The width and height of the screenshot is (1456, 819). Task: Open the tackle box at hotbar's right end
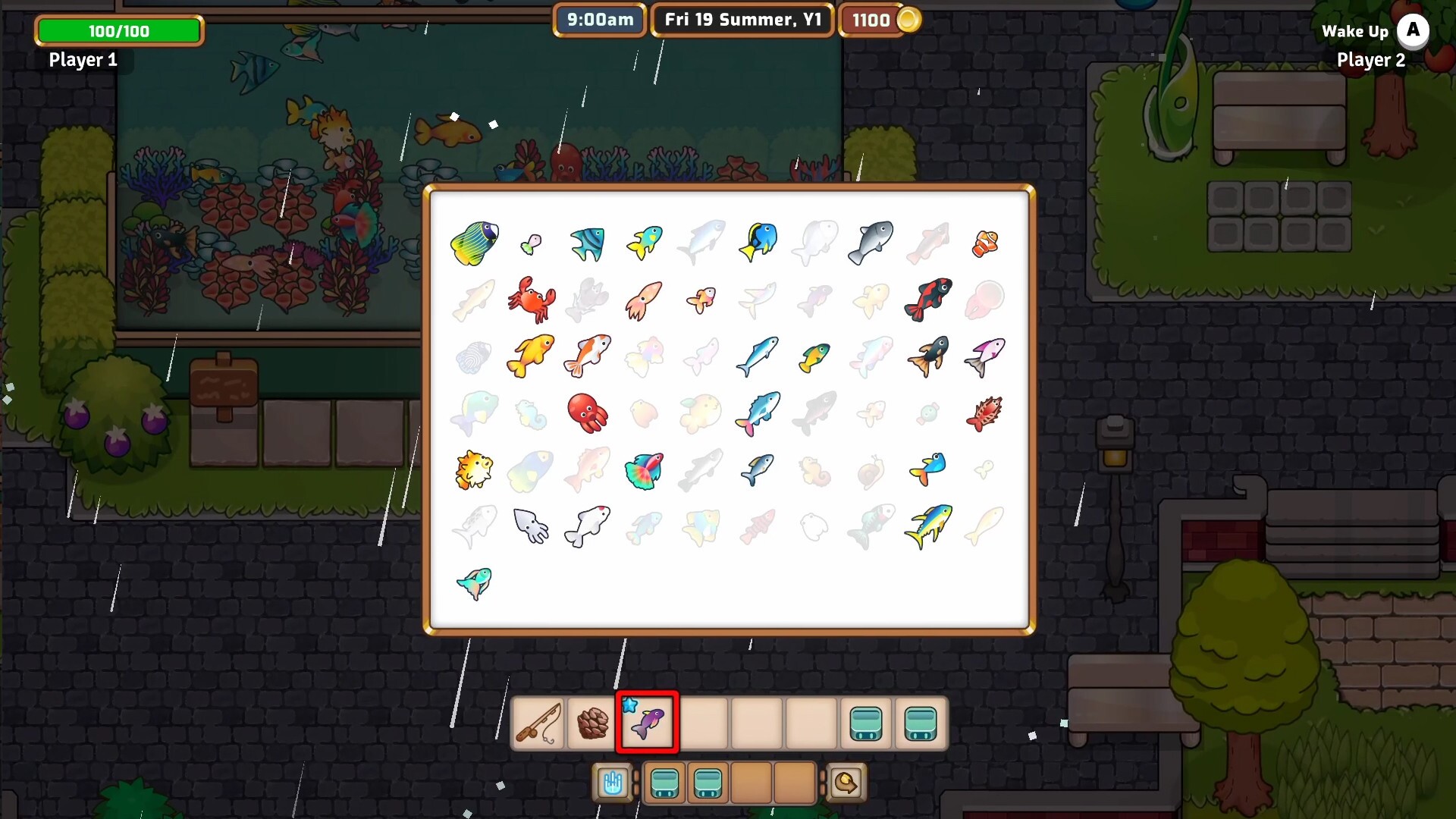coord(921,724)
